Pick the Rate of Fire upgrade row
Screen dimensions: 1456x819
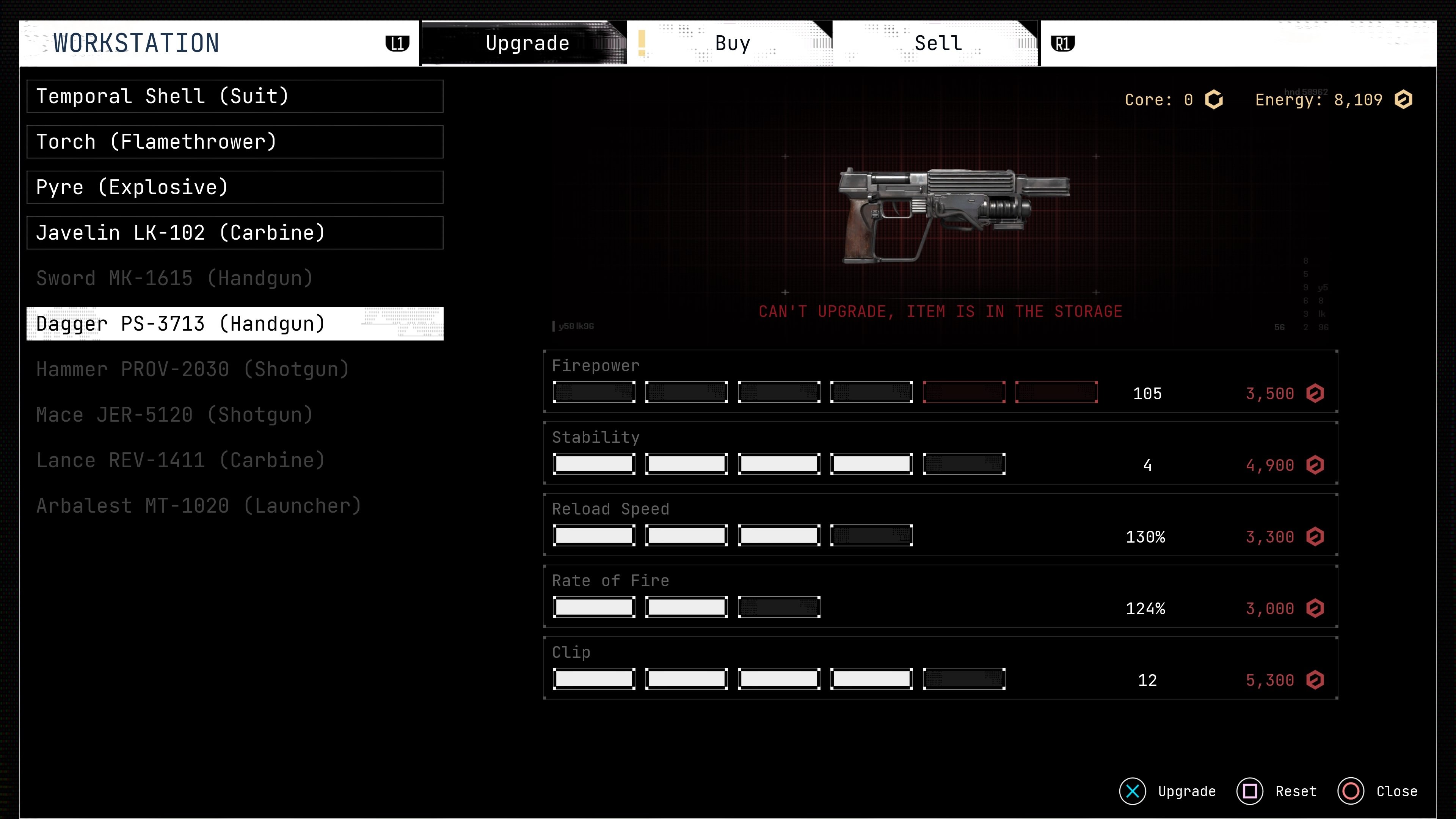tap(940, 597)
